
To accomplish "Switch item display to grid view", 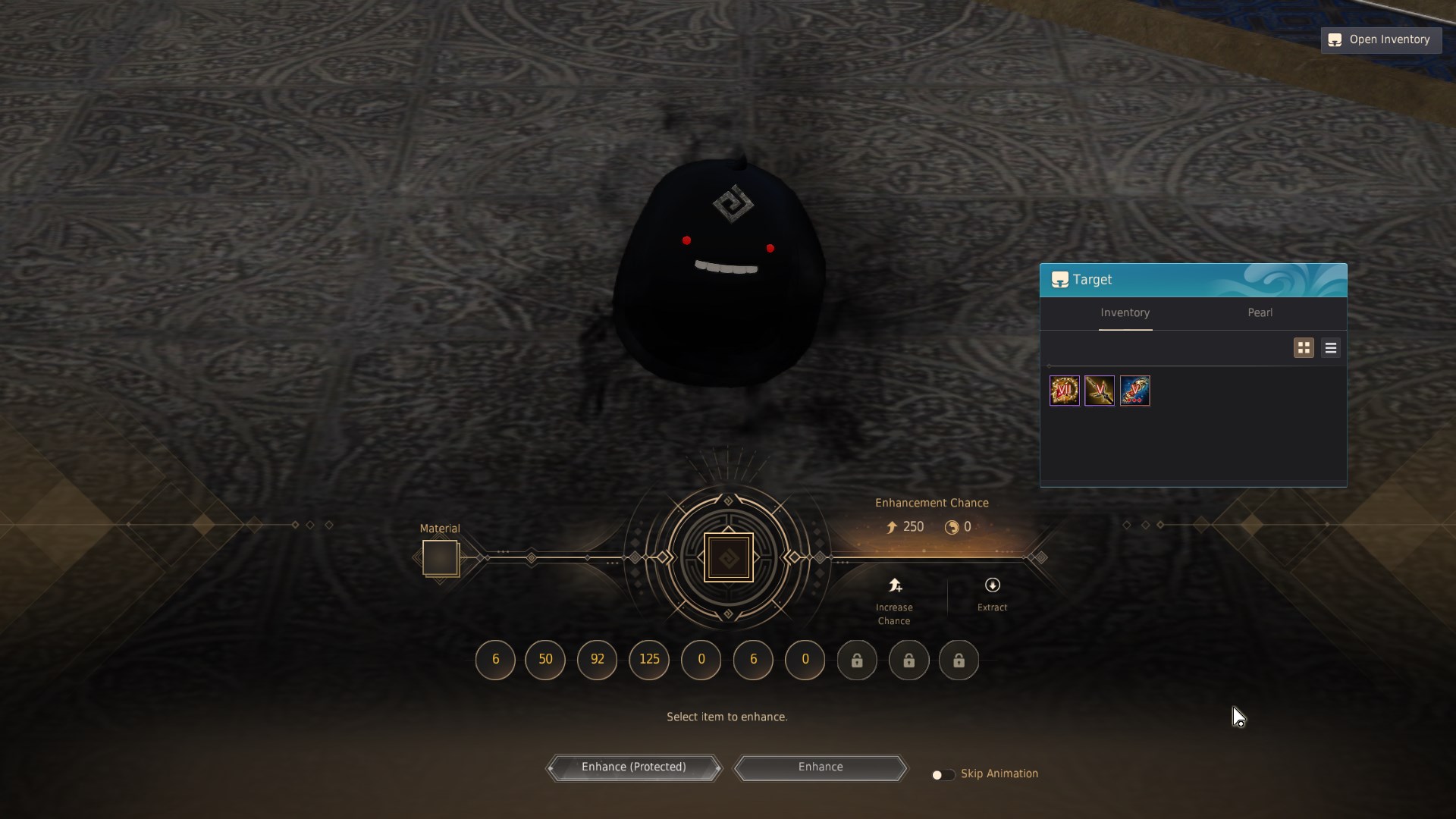I will click(x=1304, y=348).
